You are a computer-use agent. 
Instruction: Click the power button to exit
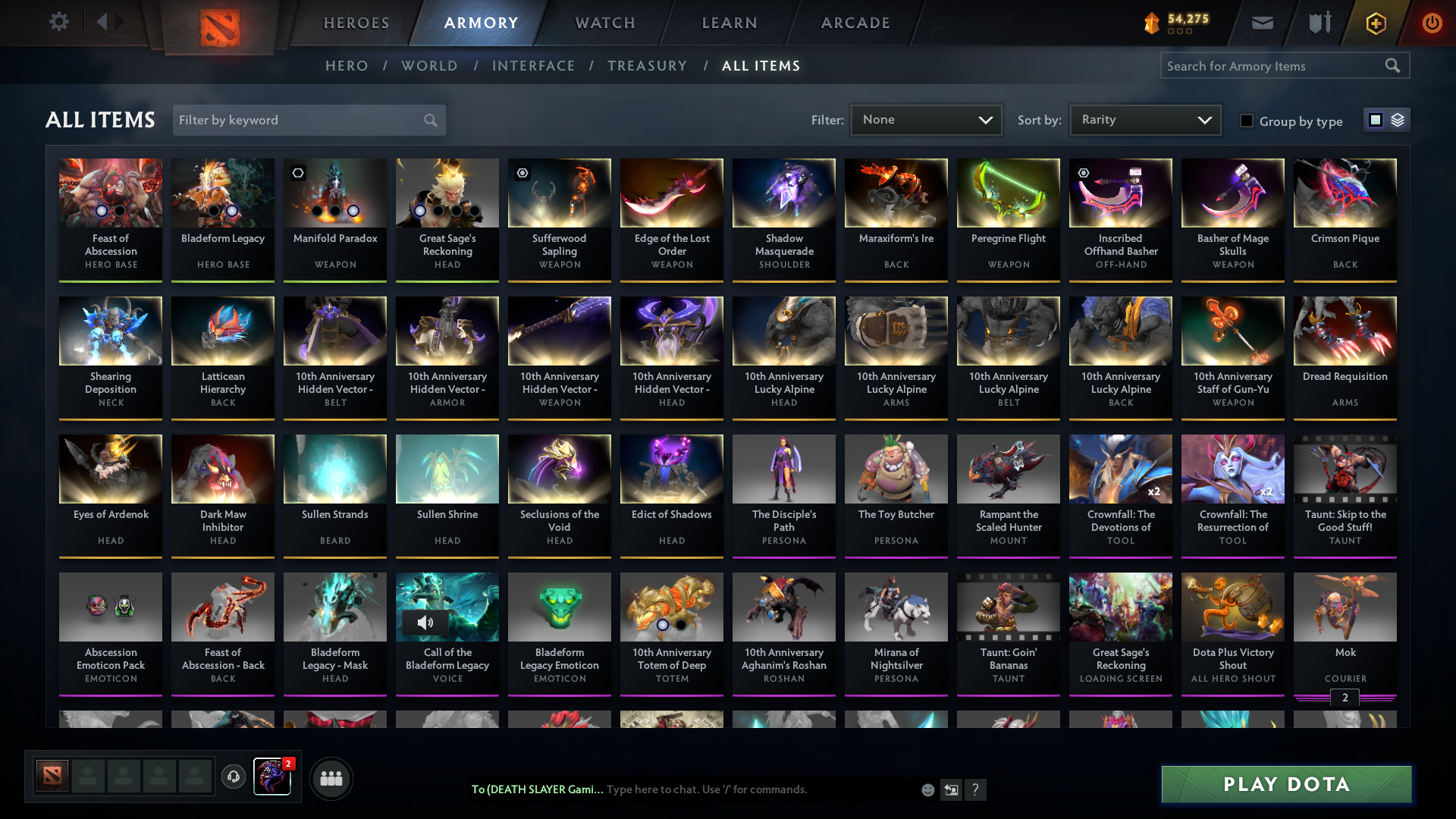click(1432, 23)
